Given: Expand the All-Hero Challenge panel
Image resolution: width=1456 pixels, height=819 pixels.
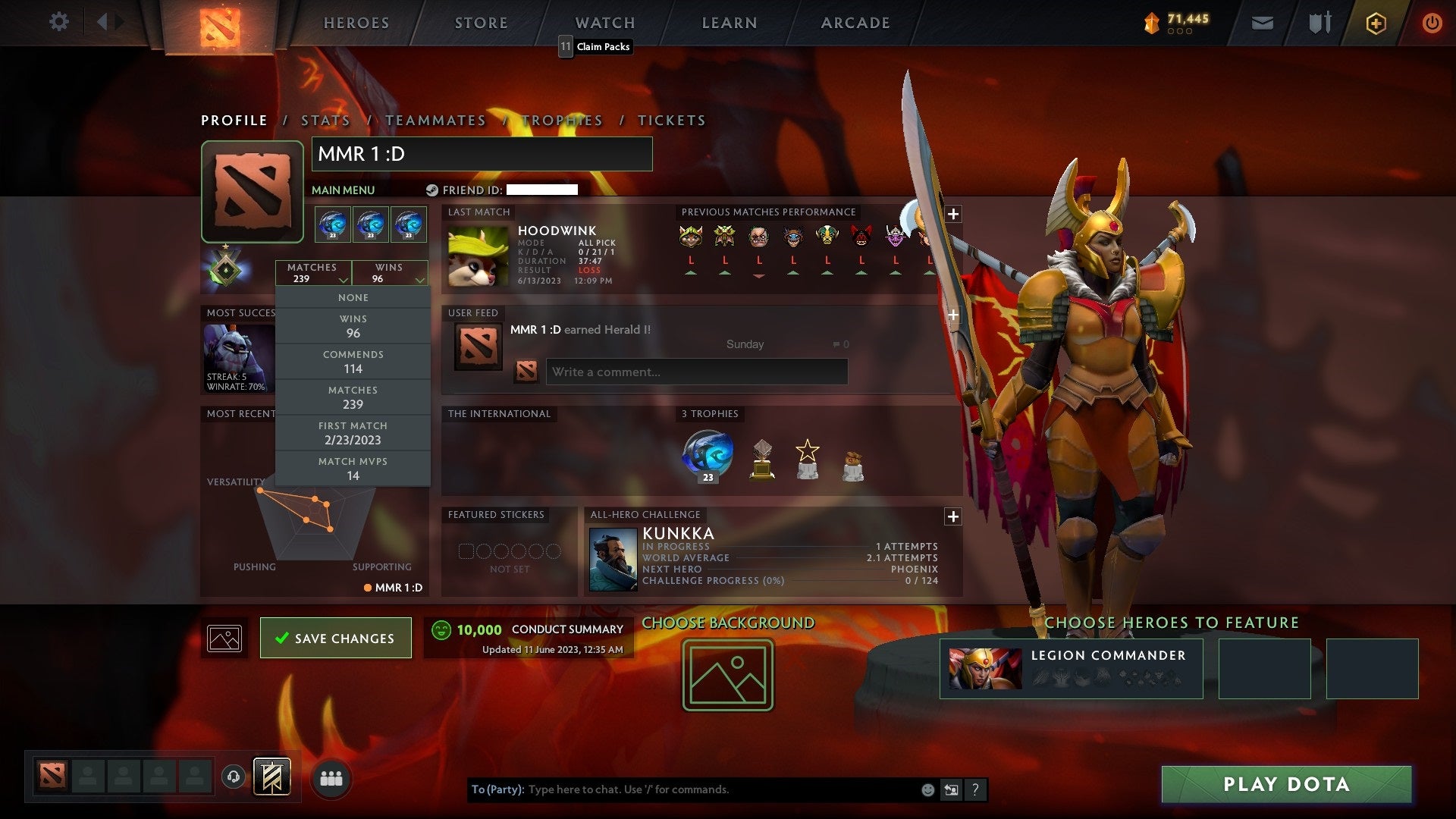Looking at the screenshot, I should tap(953, 516).
